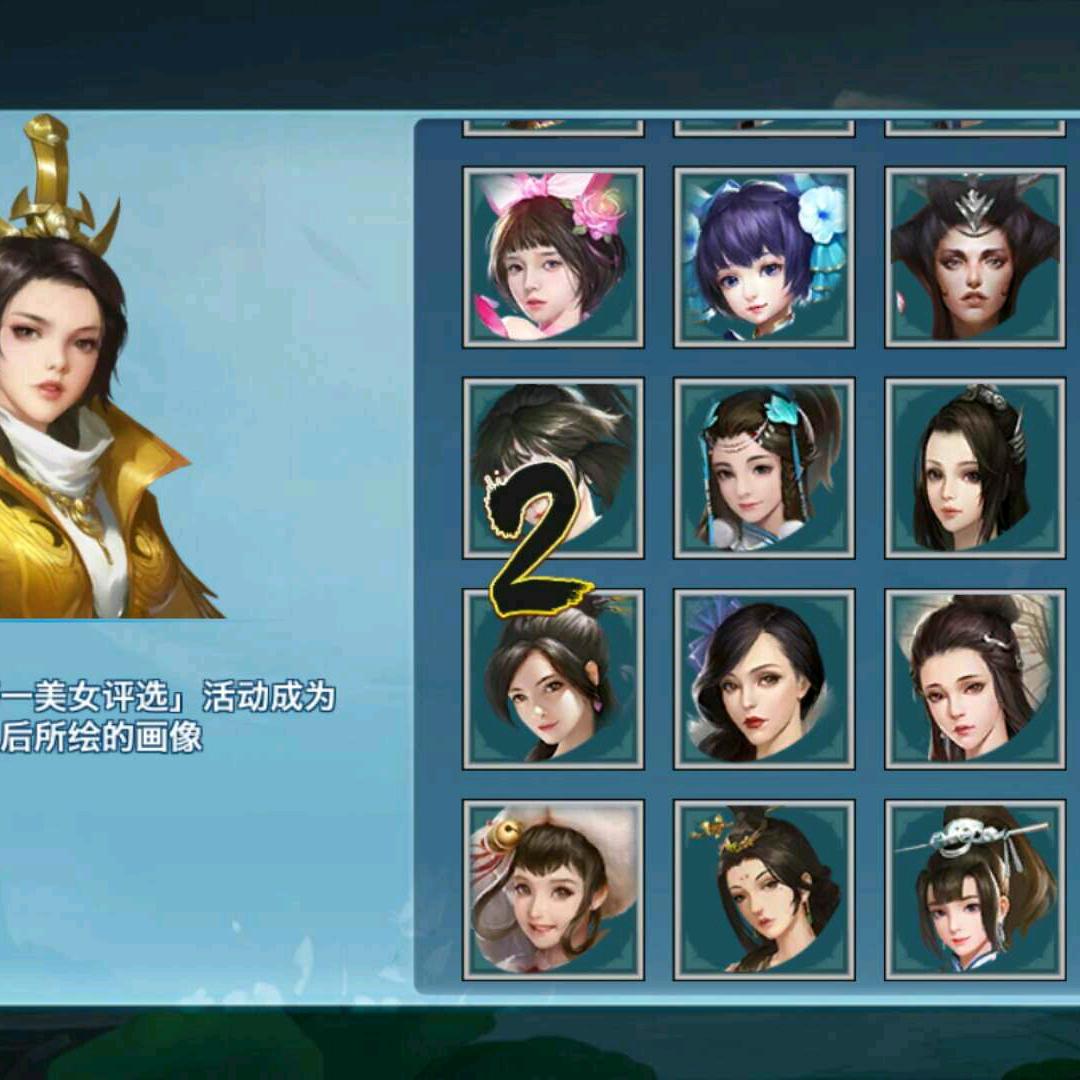
Task: Choose the portrait covered by the number 2
Action: tap(553, 468)
